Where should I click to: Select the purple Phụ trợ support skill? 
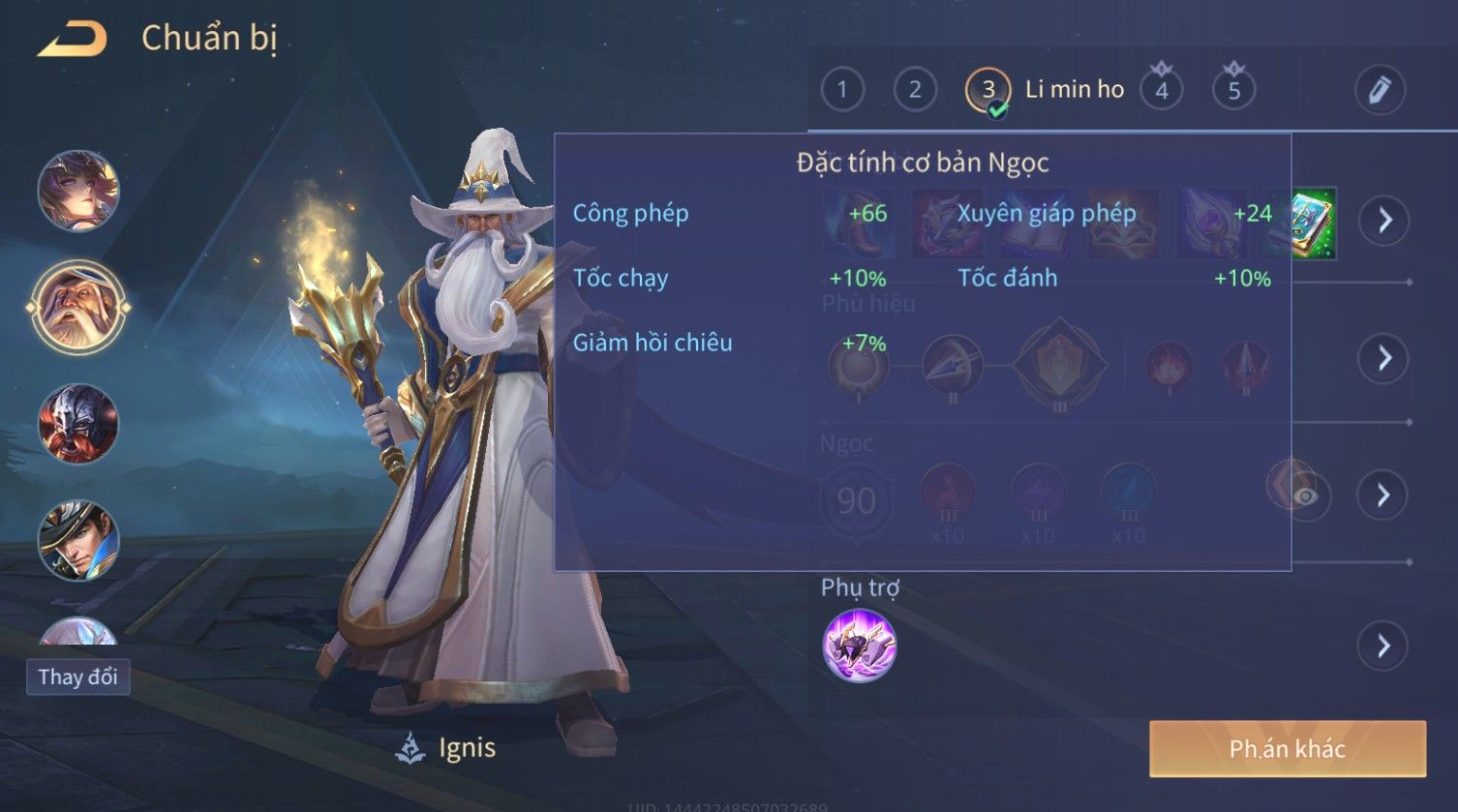(859, 646)
